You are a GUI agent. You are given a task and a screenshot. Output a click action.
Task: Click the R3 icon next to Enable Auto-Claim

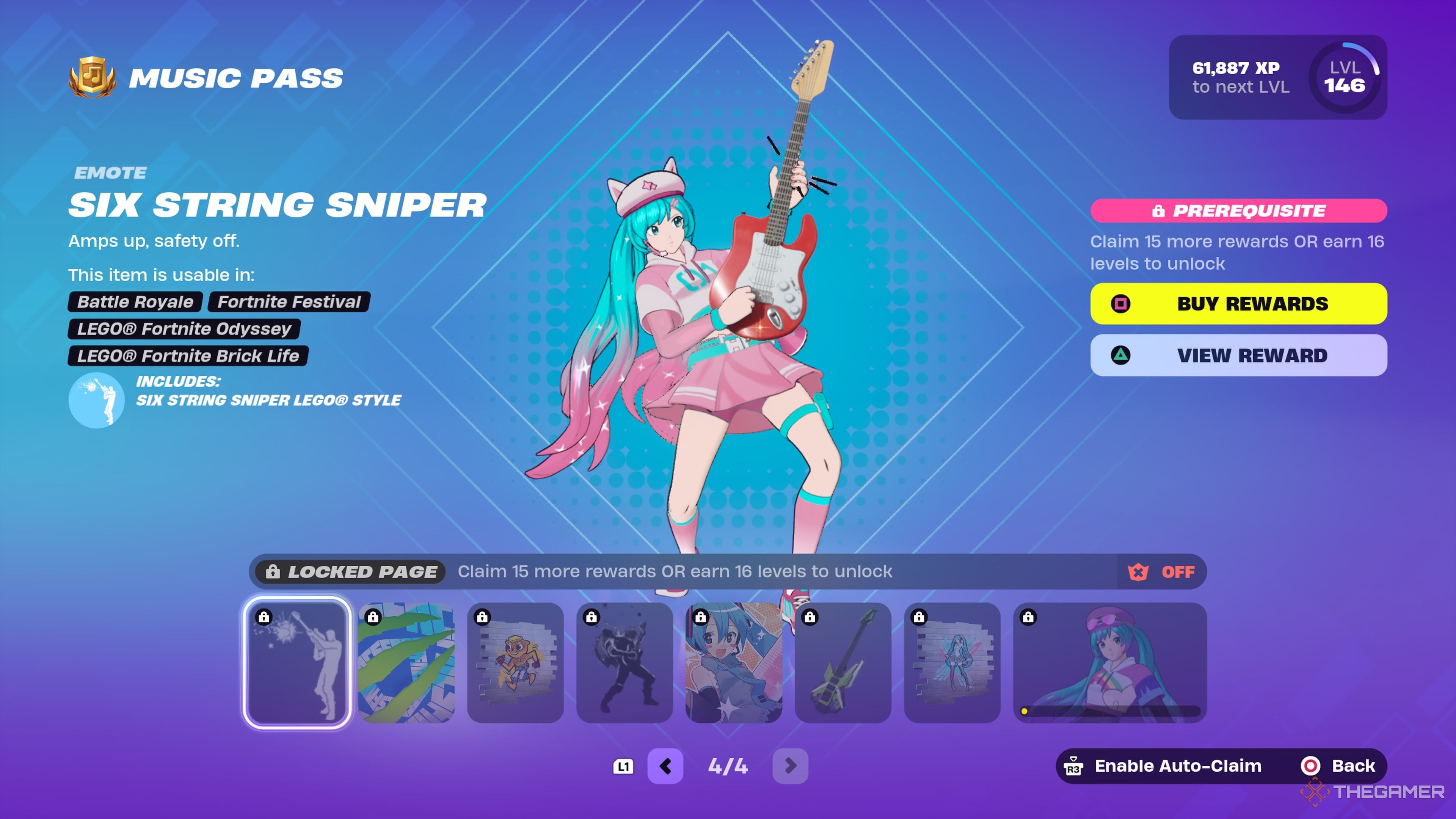point(1073,766)
